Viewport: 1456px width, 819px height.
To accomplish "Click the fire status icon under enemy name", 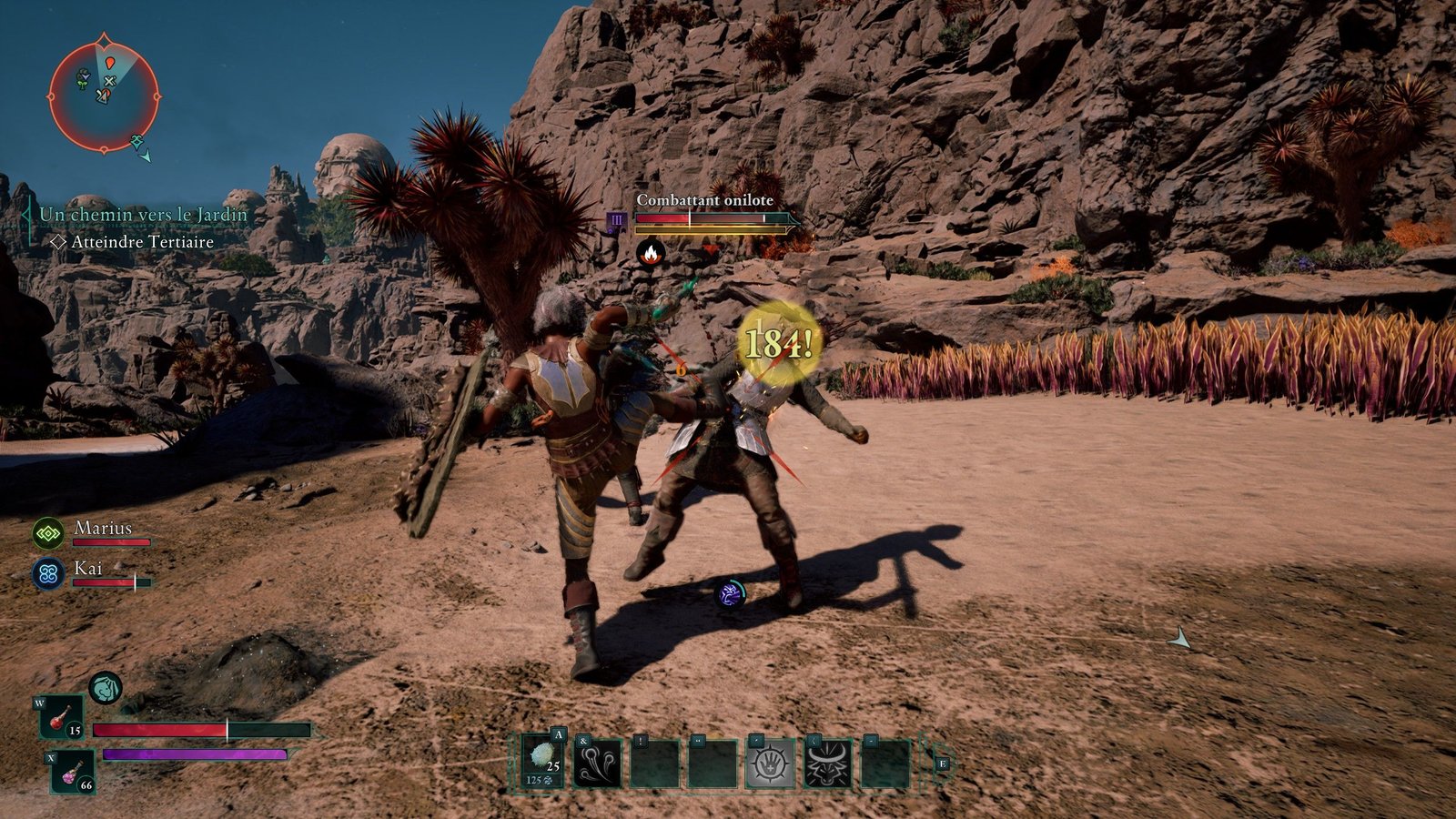I will 650,253.
